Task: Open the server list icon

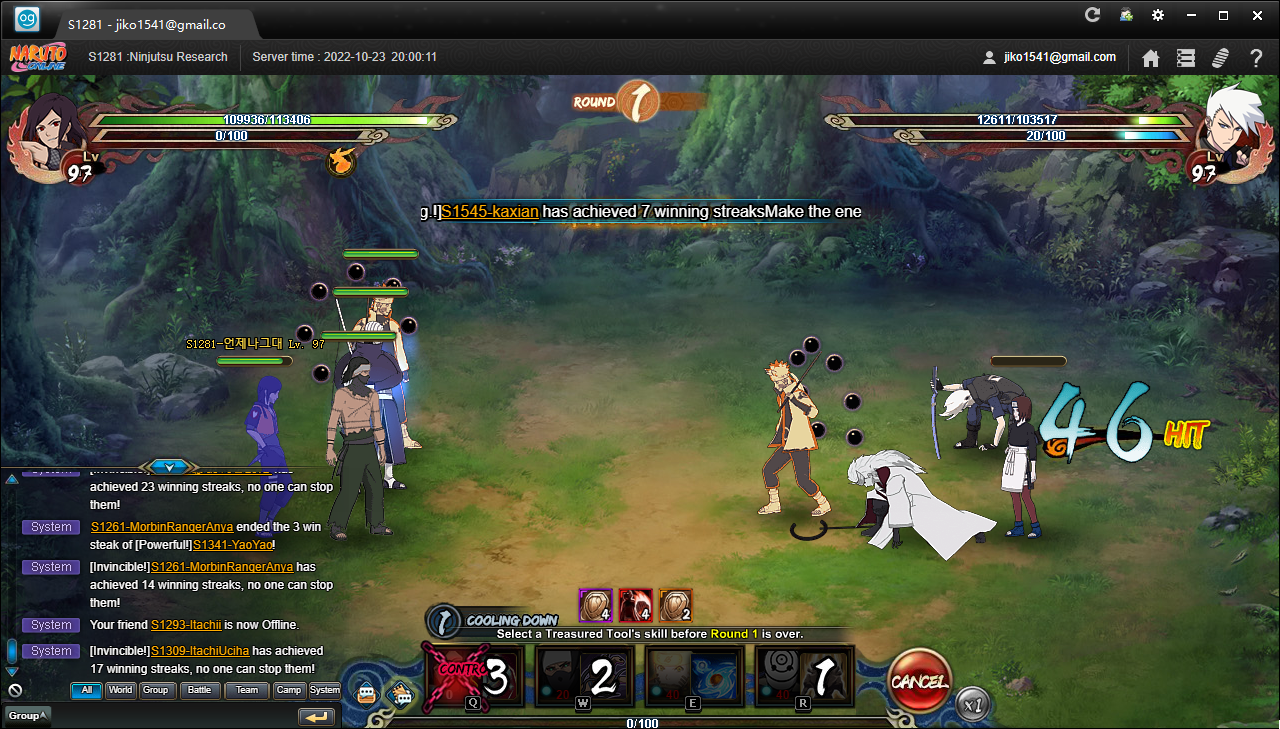Action: click(1186, 58)
